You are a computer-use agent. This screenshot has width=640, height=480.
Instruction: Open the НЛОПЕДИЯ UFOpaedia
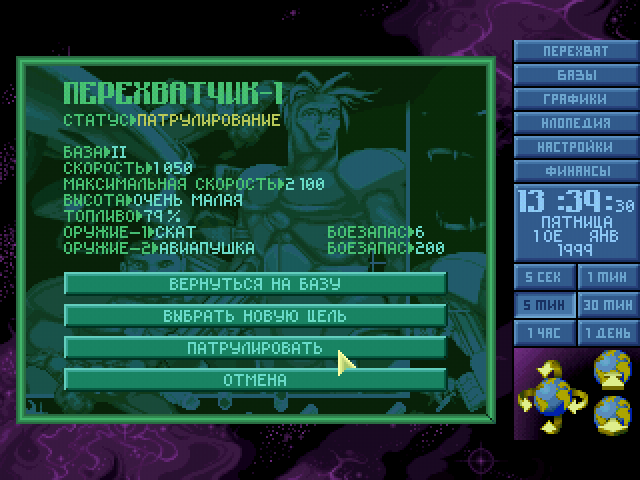point(575,123)
